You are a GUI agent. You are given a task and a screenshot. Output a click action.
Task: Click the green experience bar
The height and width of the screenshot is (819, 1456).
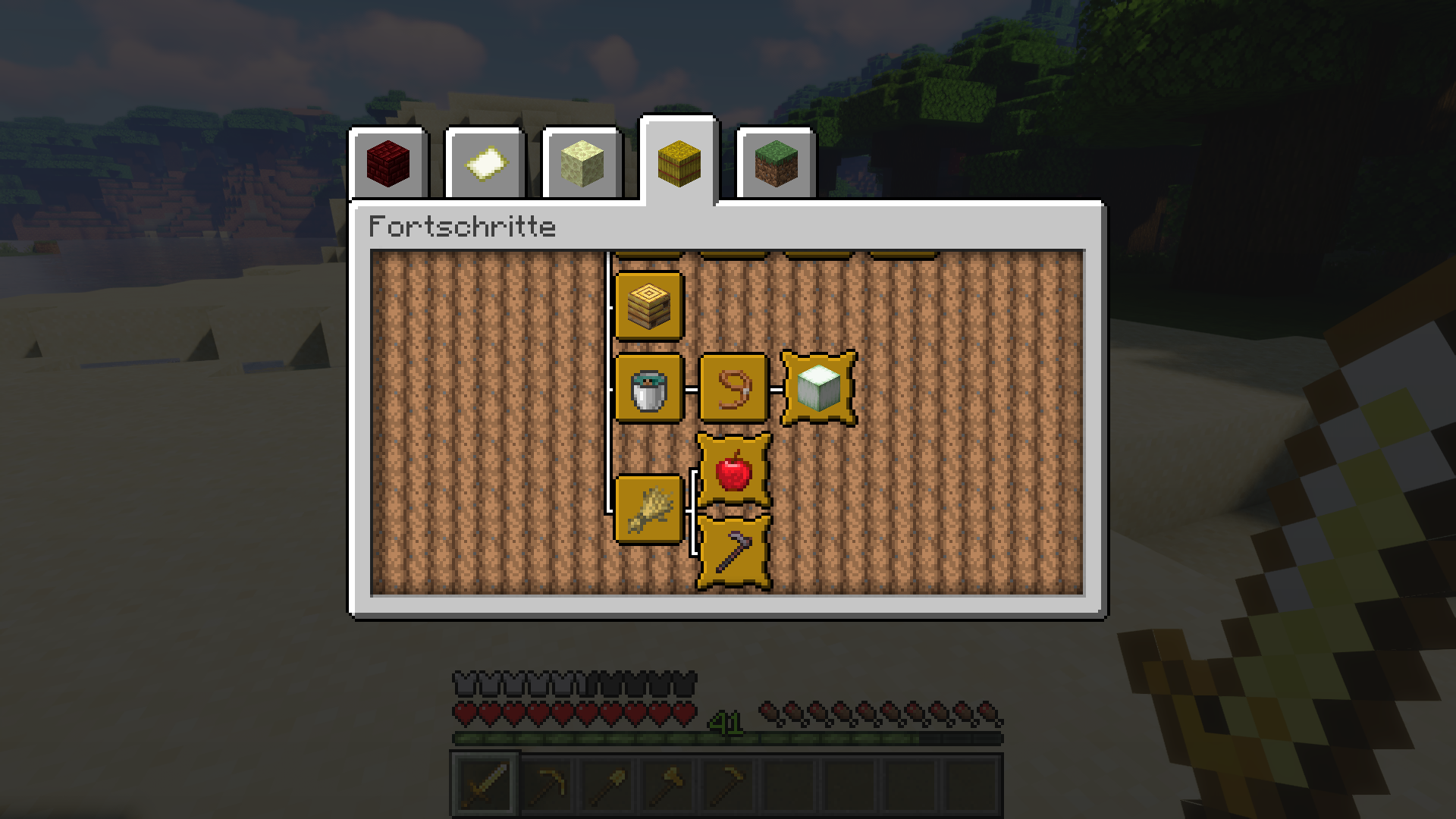coord(607,738)
